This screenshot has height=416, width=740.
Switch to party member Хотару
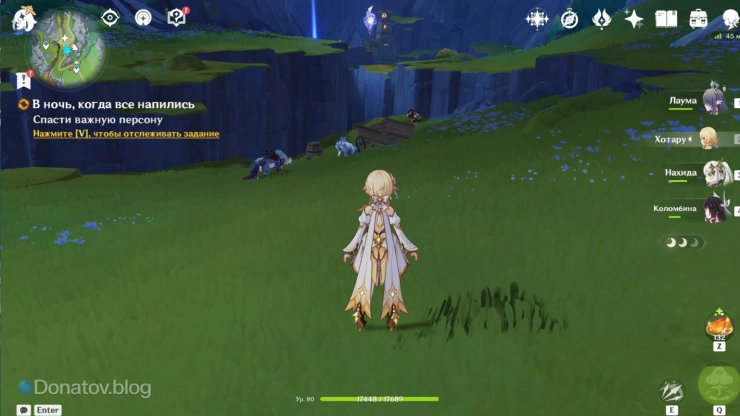tap(708, 138)
